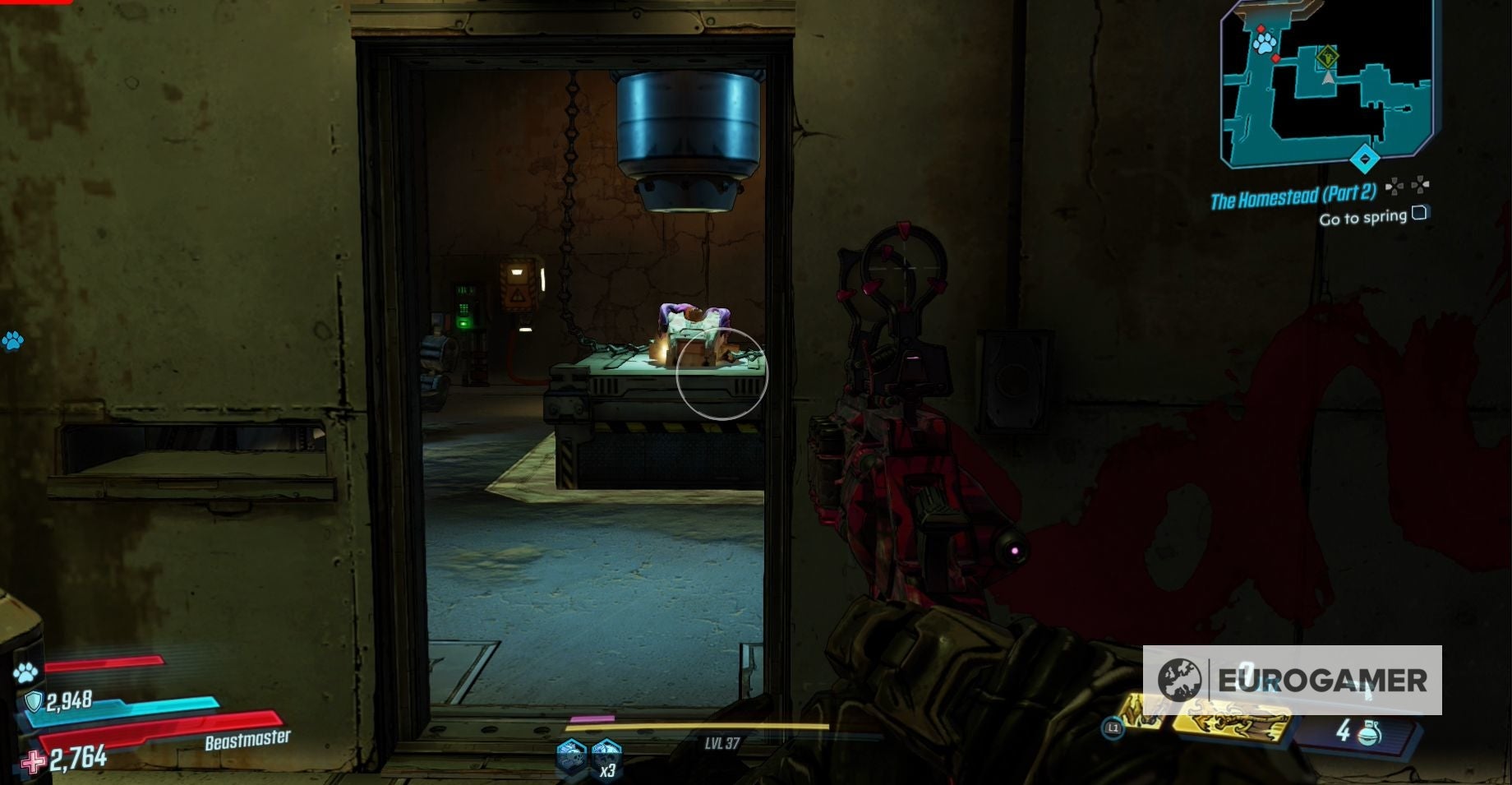Select the shield icon beside 2,948
This screenshot has width=1512, height=785.
[34, 701]
